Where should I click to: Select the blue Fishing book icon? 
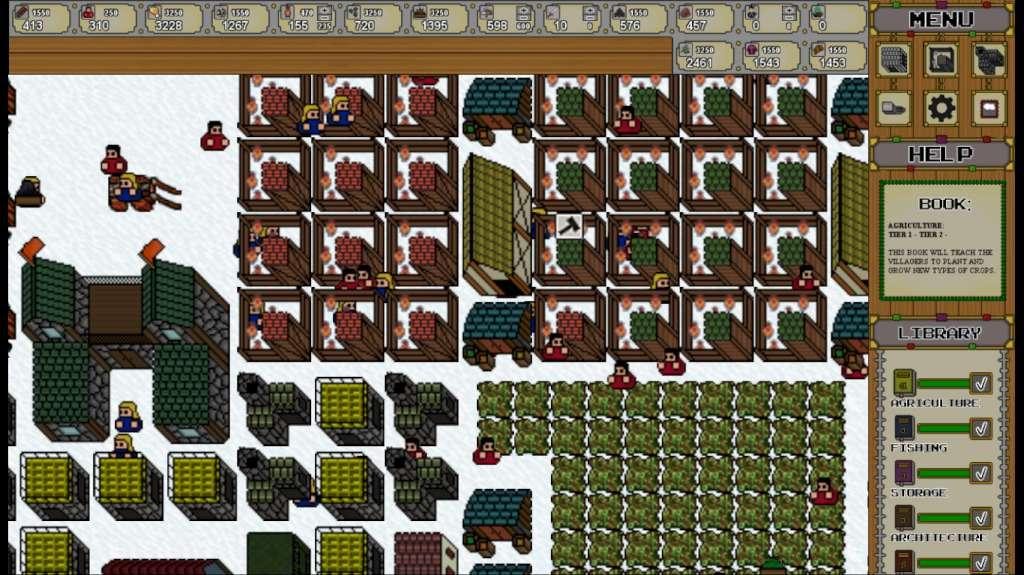(x=903, y=428)
